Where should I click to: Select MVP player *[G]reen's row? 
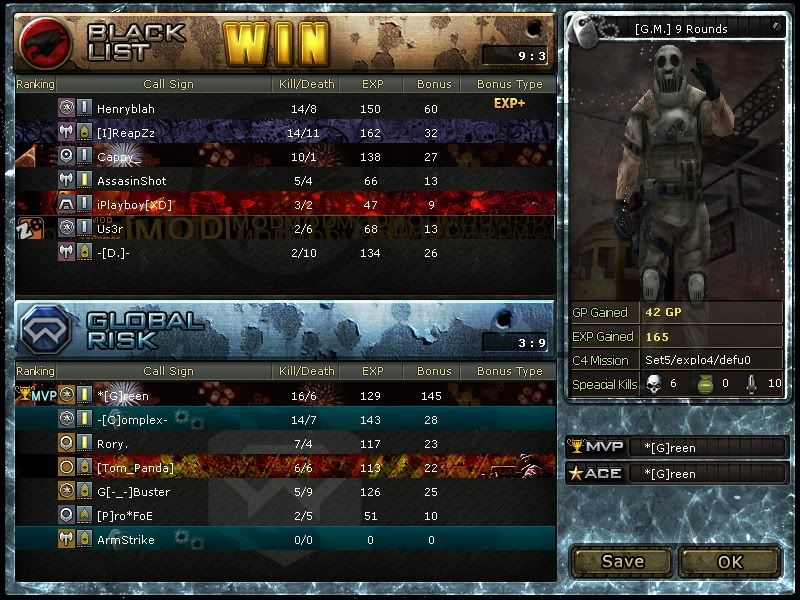(285, 396)
